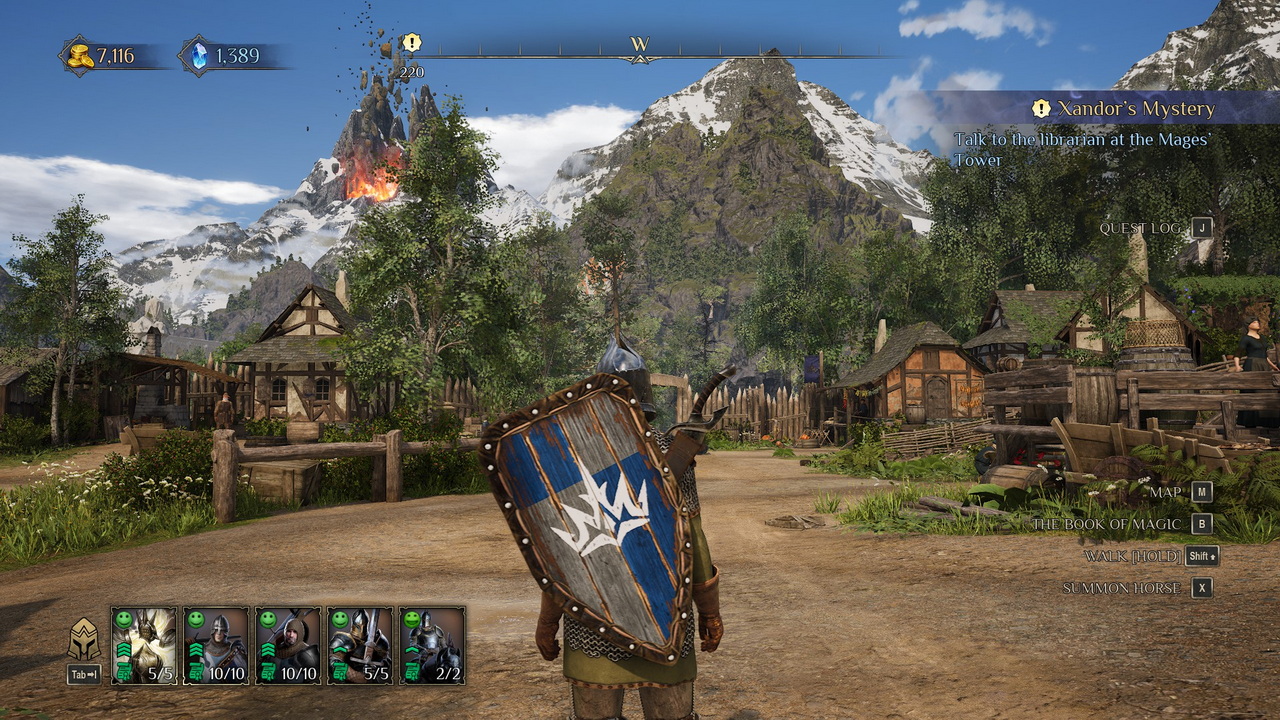
Task: Click the gold coins currency icon
Action: pos(80,56)
